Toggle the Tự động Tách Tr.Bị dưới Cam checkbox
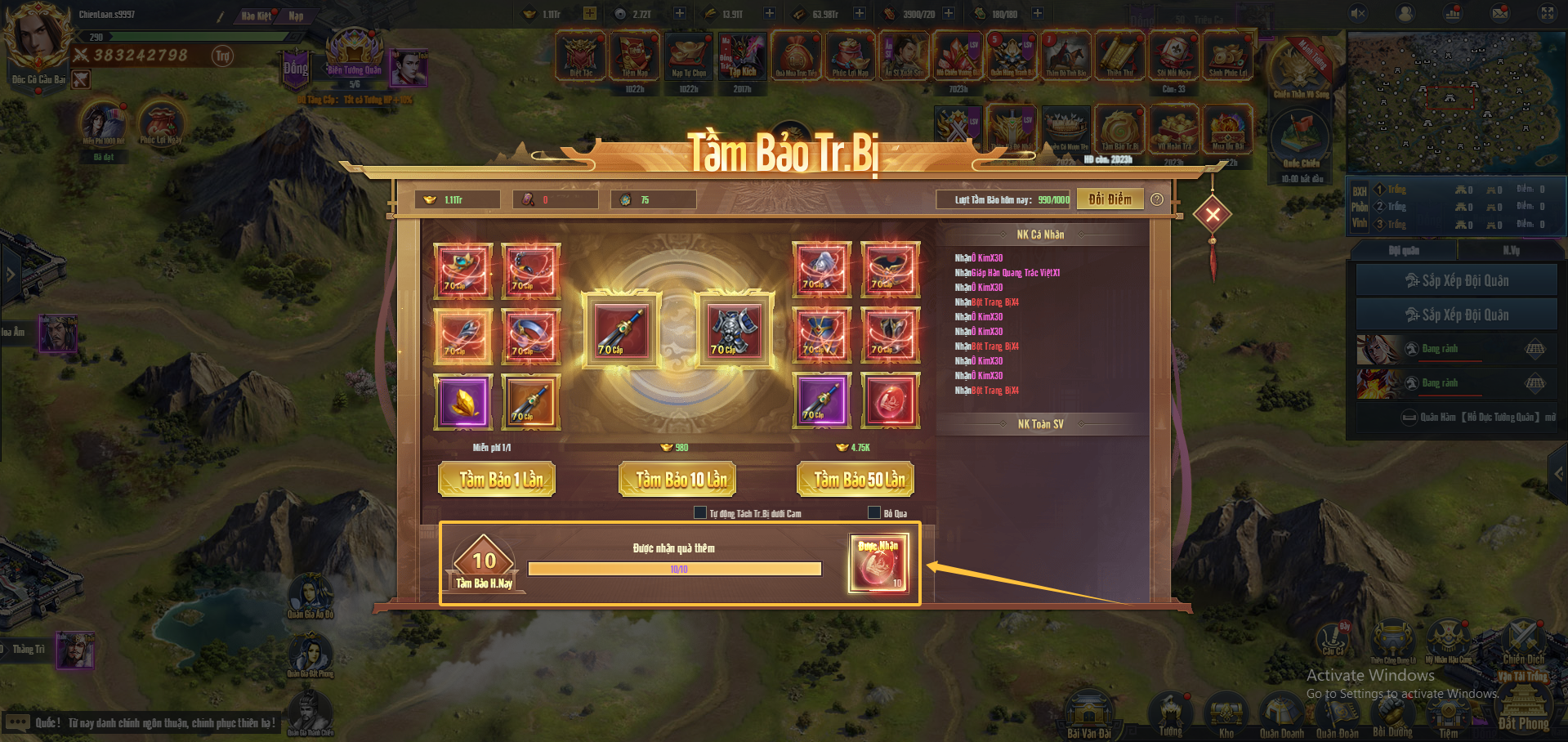 (700, 512)
